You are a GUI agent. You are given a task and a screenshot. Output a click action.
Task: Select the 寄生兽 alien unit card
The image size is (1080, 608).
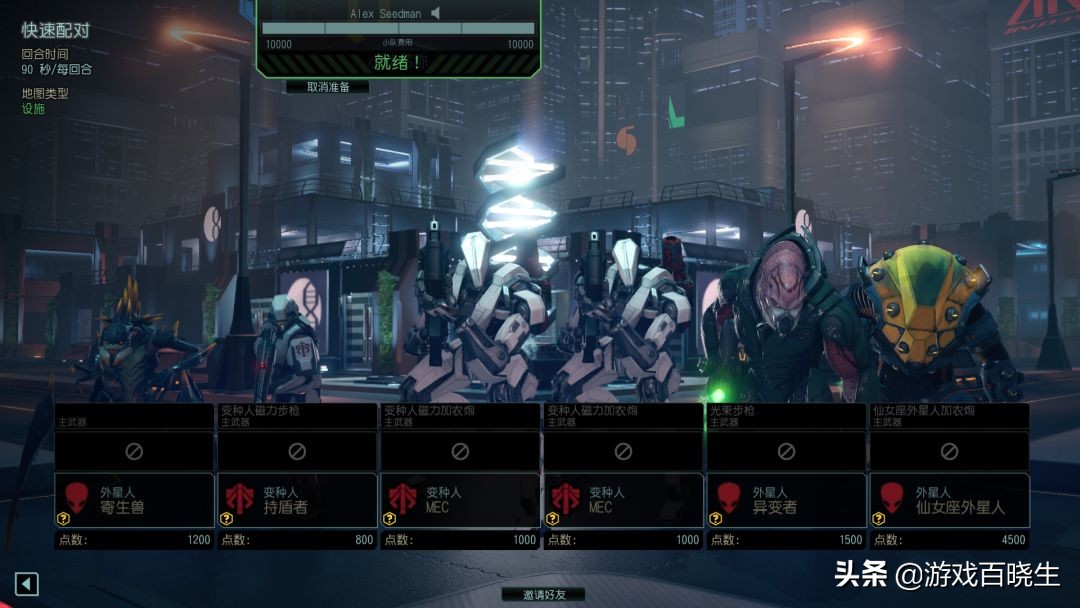point(134,499)
